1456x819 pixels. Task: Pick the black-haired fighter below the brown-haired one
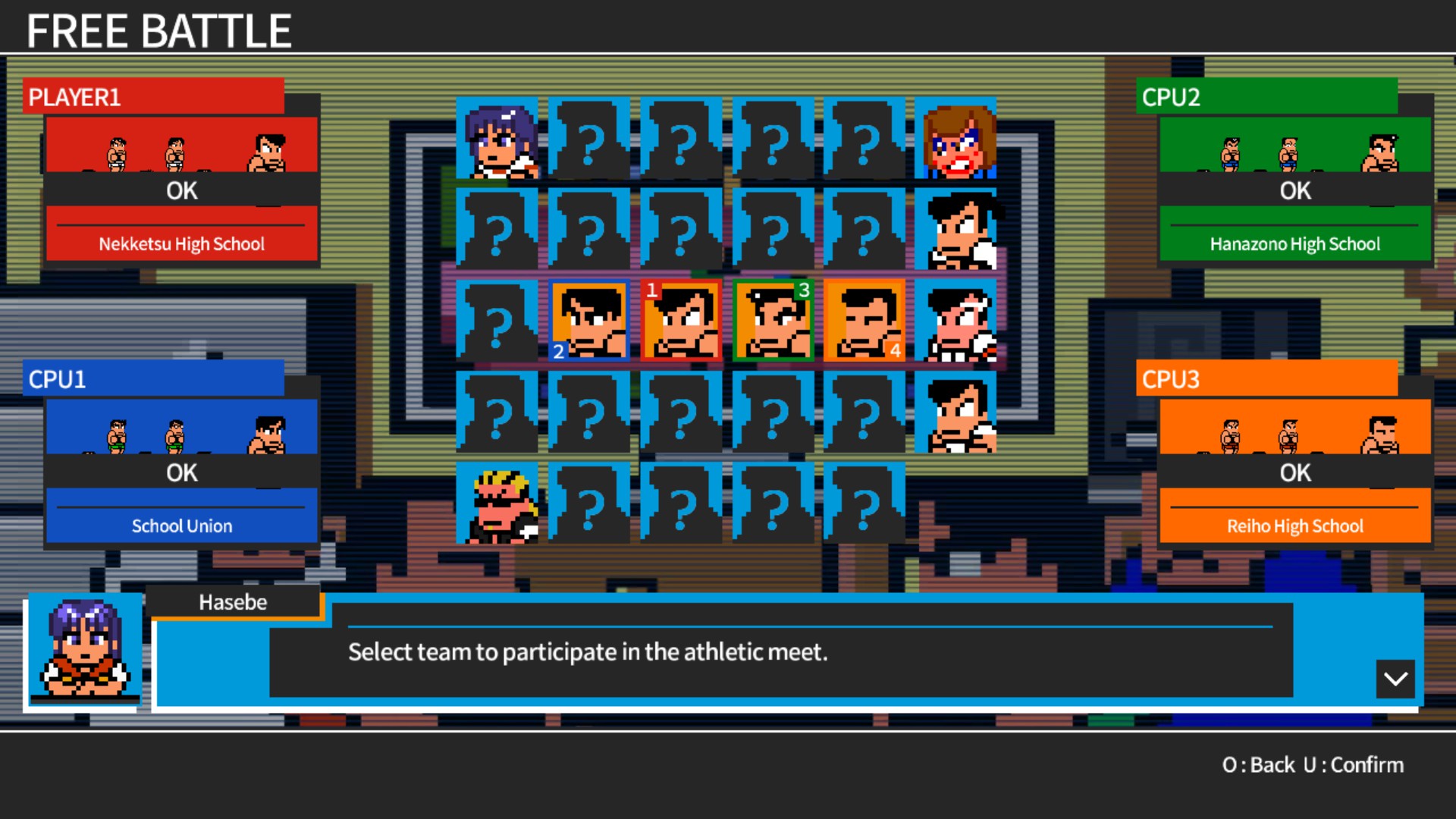[957, 231]
